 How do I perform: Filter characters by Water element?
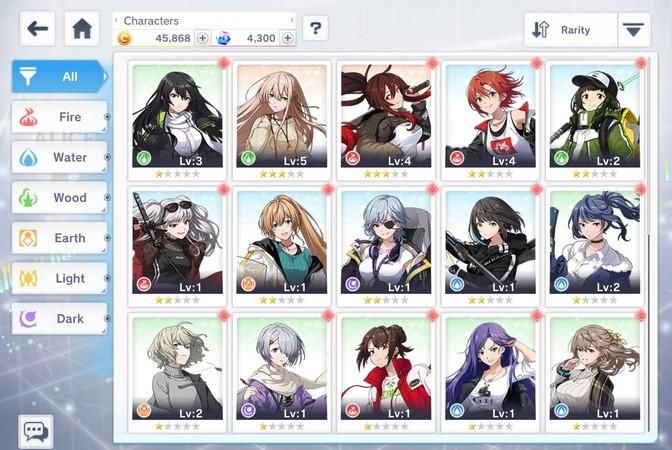point(58,157)
